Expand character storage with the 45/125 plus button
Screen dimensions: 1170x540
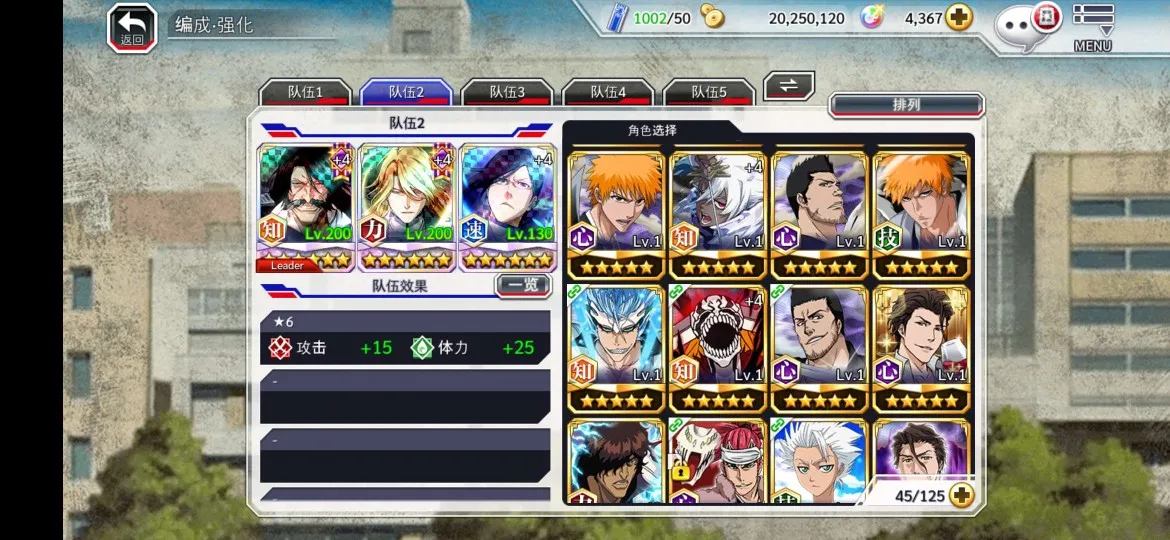point(962,495)
